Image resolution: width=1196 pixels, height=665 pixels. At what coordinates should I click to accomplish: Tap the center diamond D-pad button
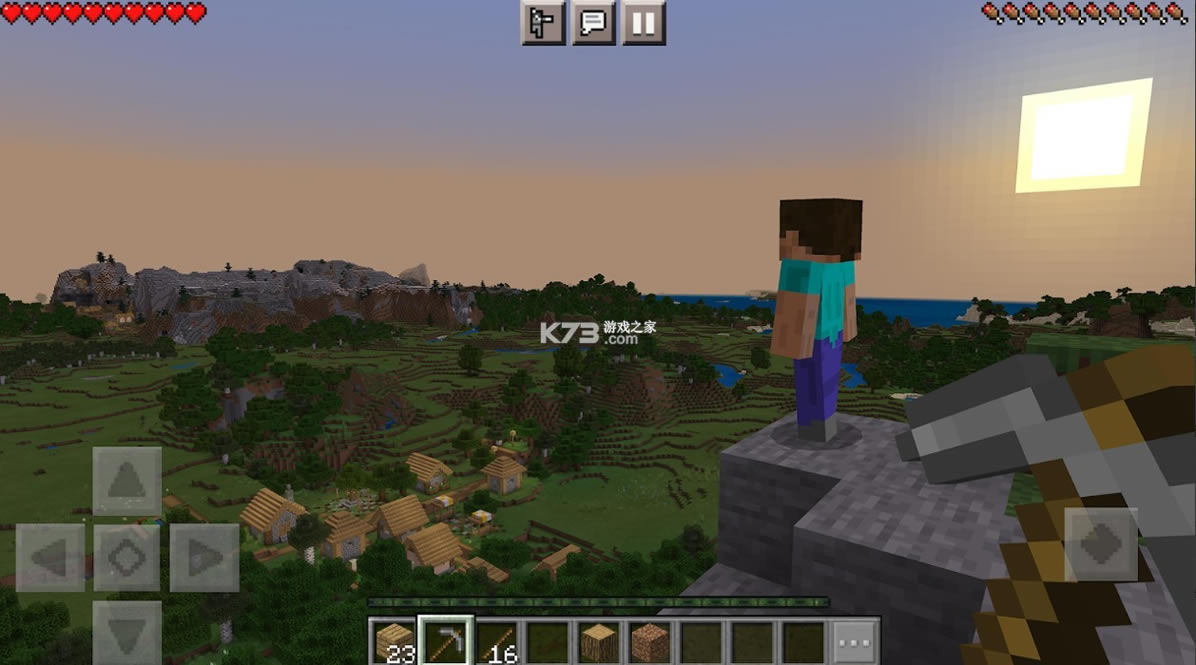127,557
